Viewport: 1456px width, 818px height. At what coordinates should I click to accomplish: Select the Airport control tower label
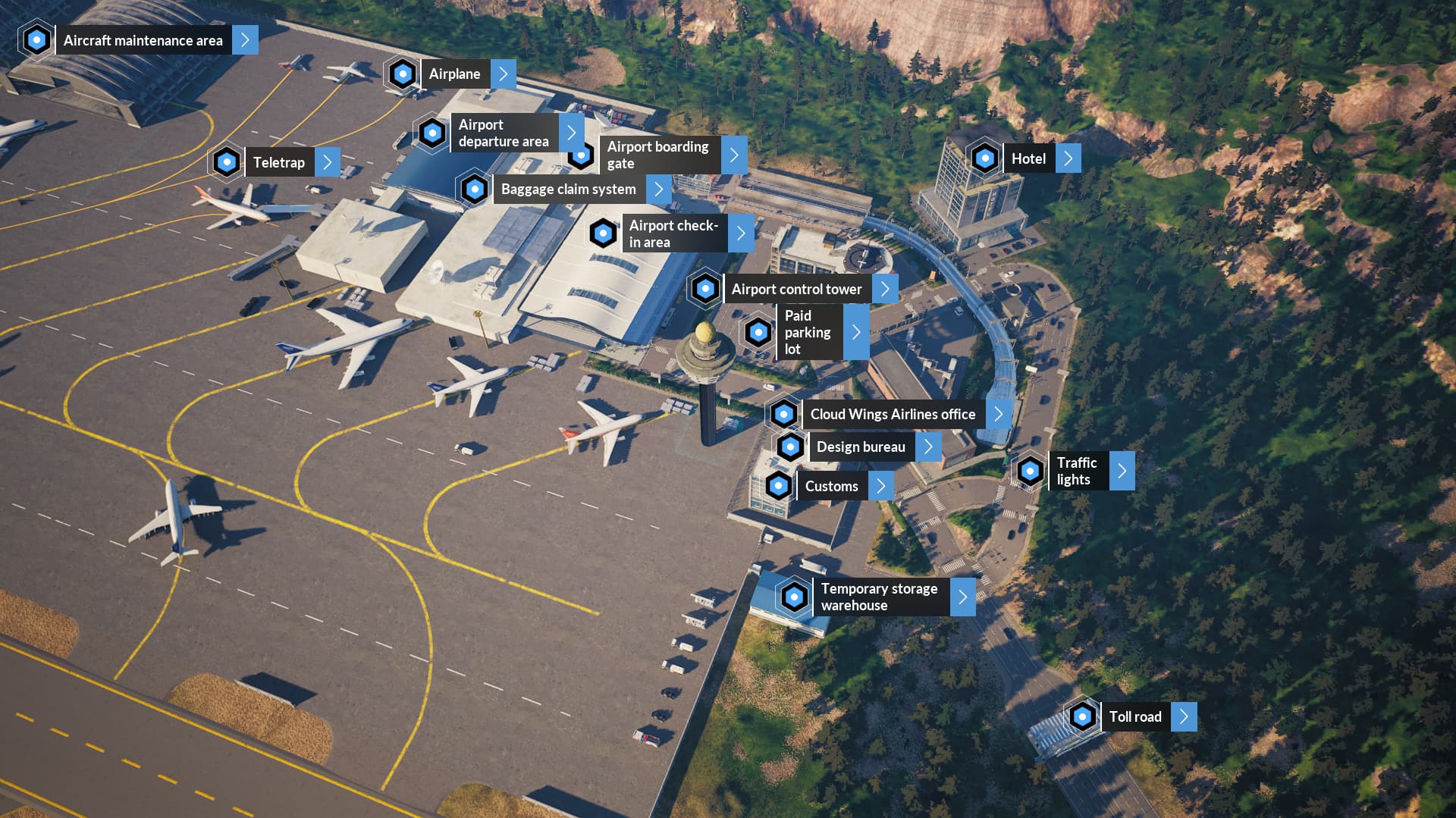coord(796,289)
